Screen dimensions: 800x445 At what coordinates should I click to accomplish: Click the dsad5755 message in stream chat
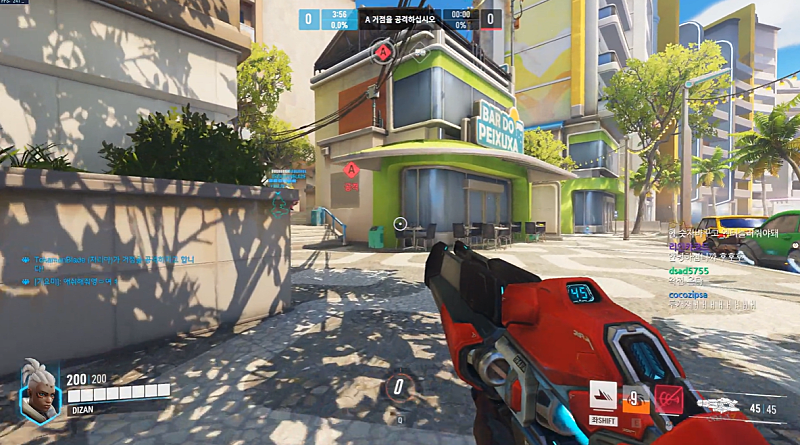tap(690, 270)
